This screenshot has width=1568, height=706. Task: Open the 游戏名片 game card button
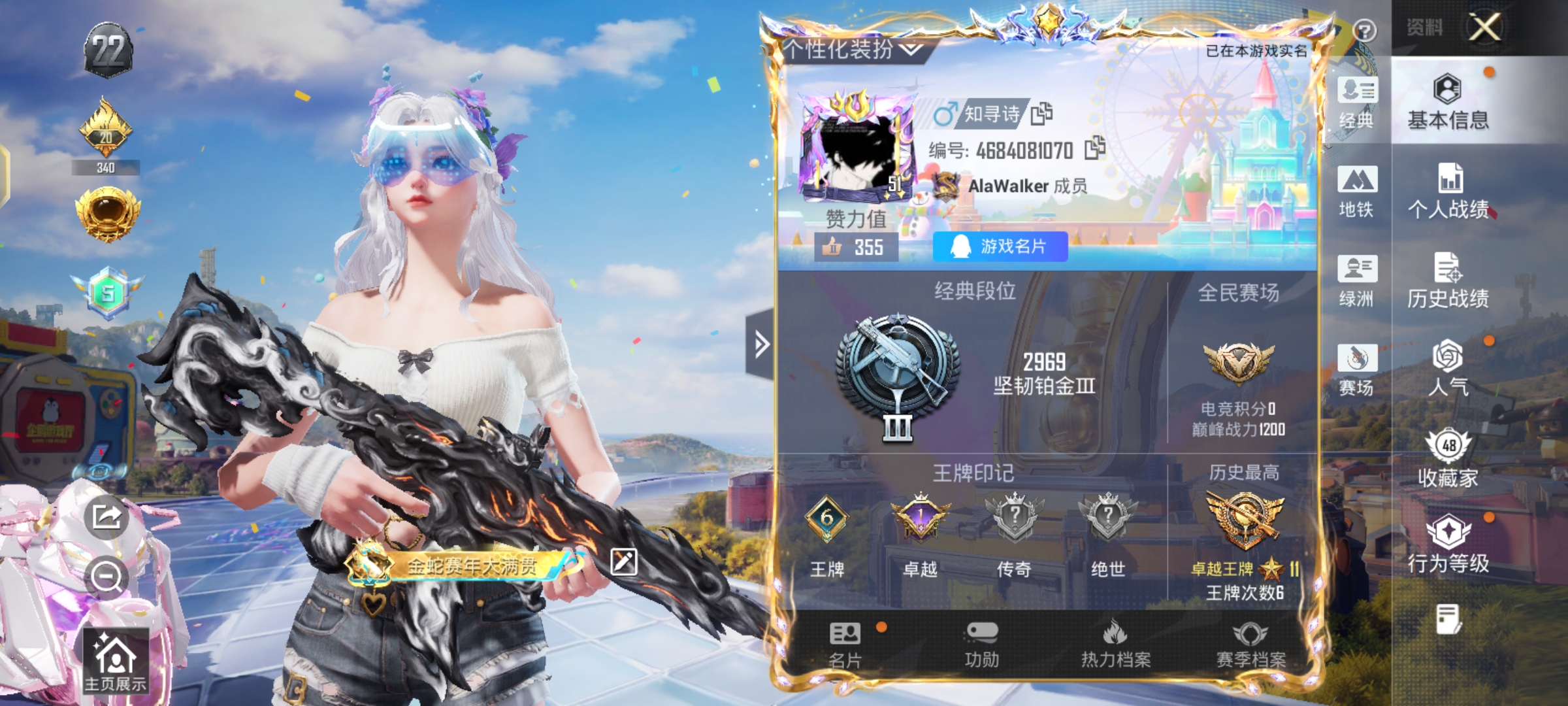click(x=1000, y=246)
